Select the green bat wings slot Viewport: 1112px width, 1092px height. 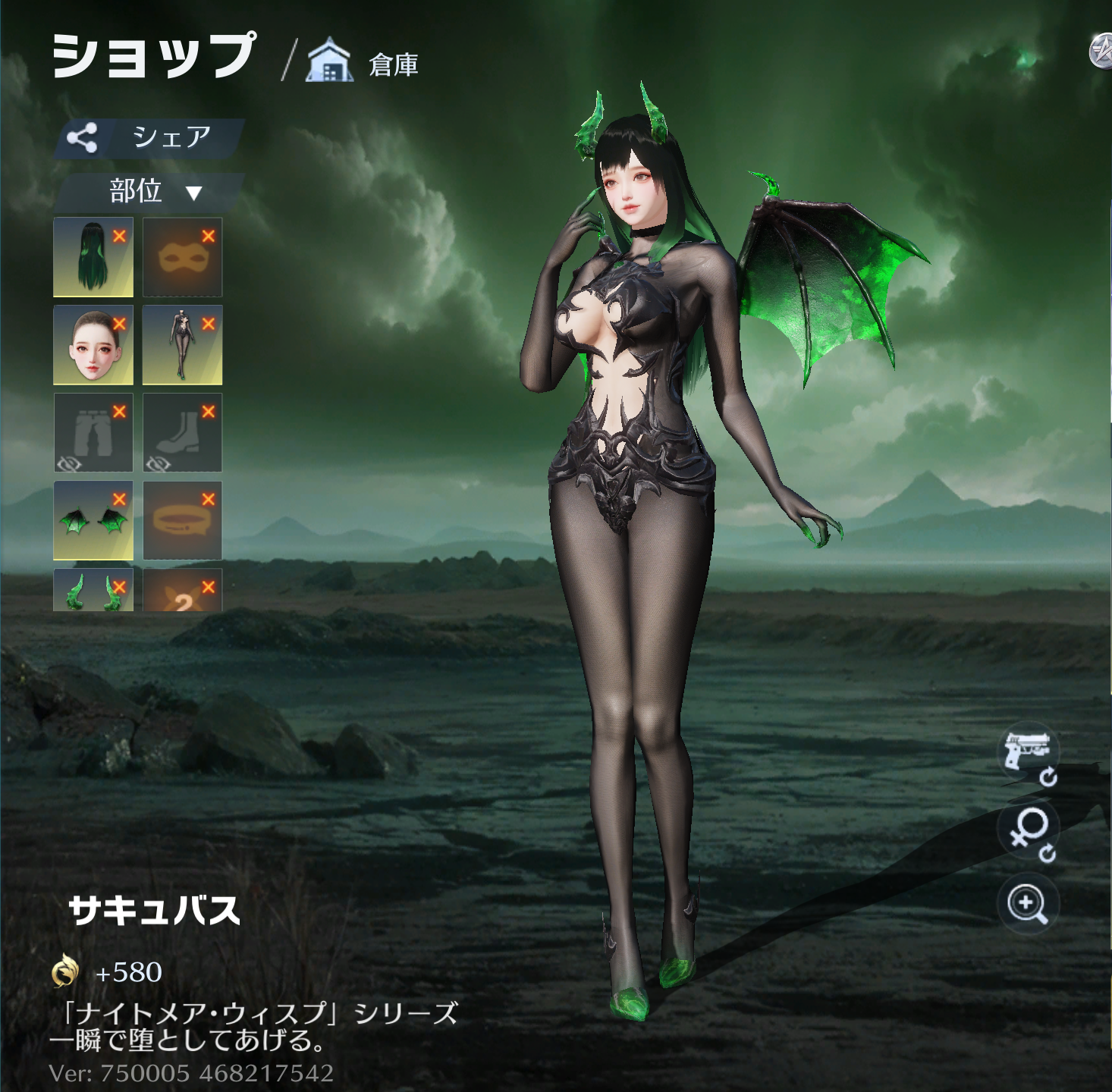pyautogui.click(x=93, y=521)
